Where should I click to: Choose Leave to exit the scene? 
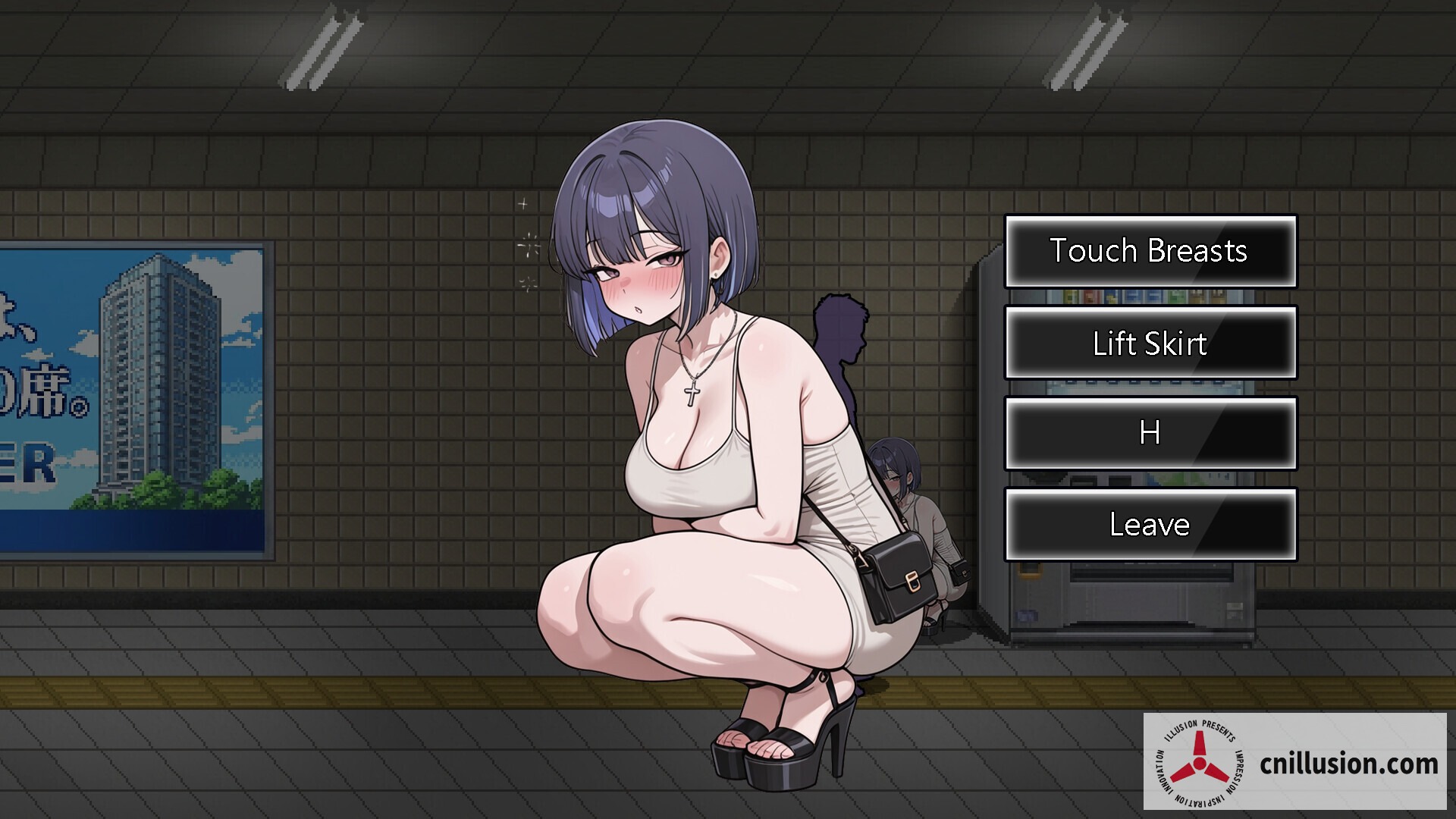point(1150,524)
